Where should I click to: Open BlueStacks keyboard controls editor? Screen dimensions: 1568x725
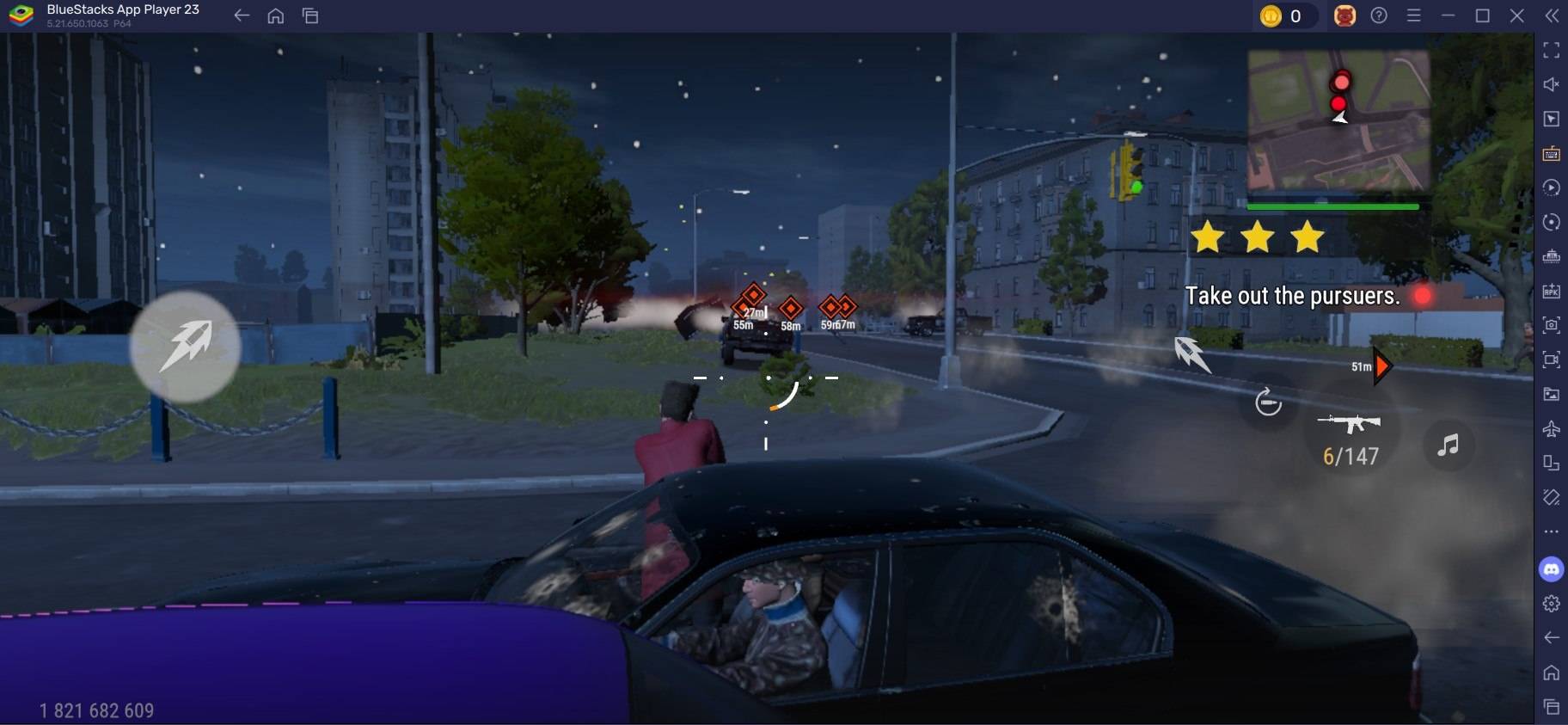tap(1552, 153)
